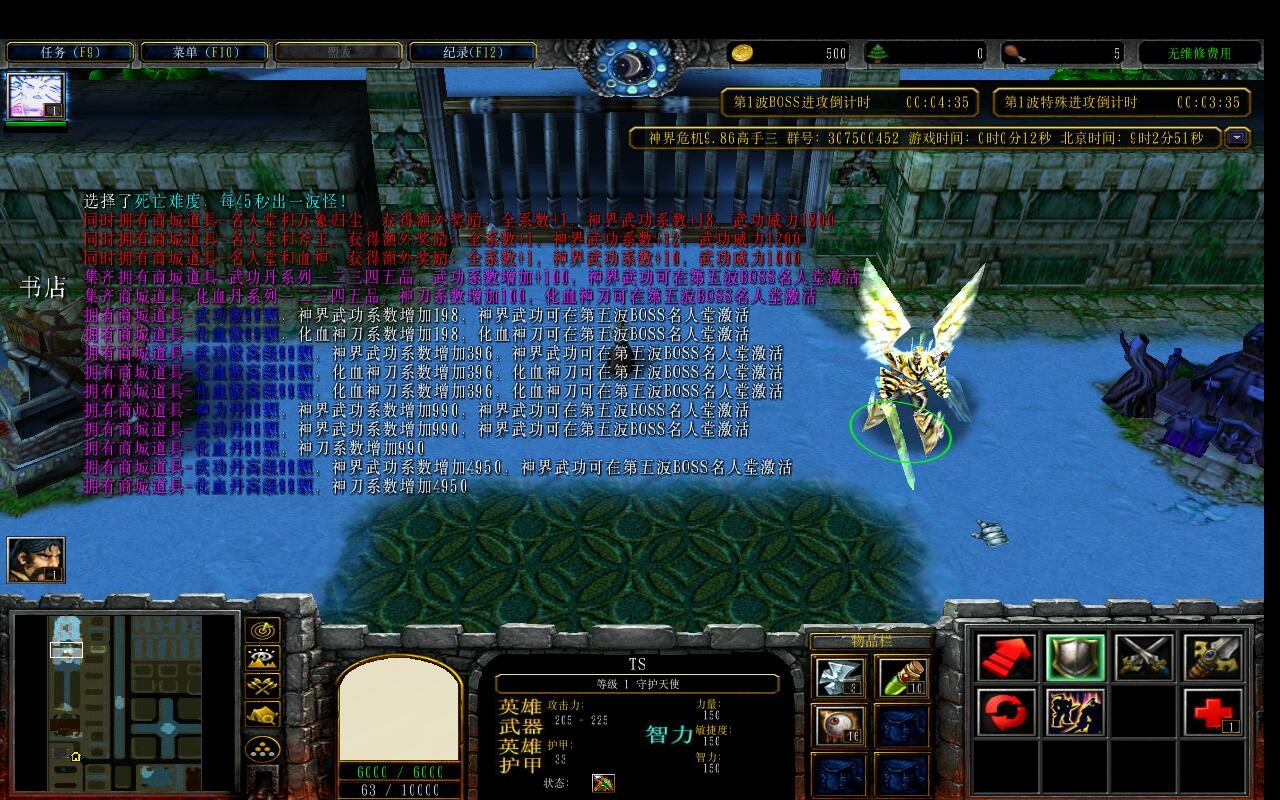Click the formation movement toggle button
Viewport: 1280px width, 800px height.
pyautogui.click(x=263, y=749)
